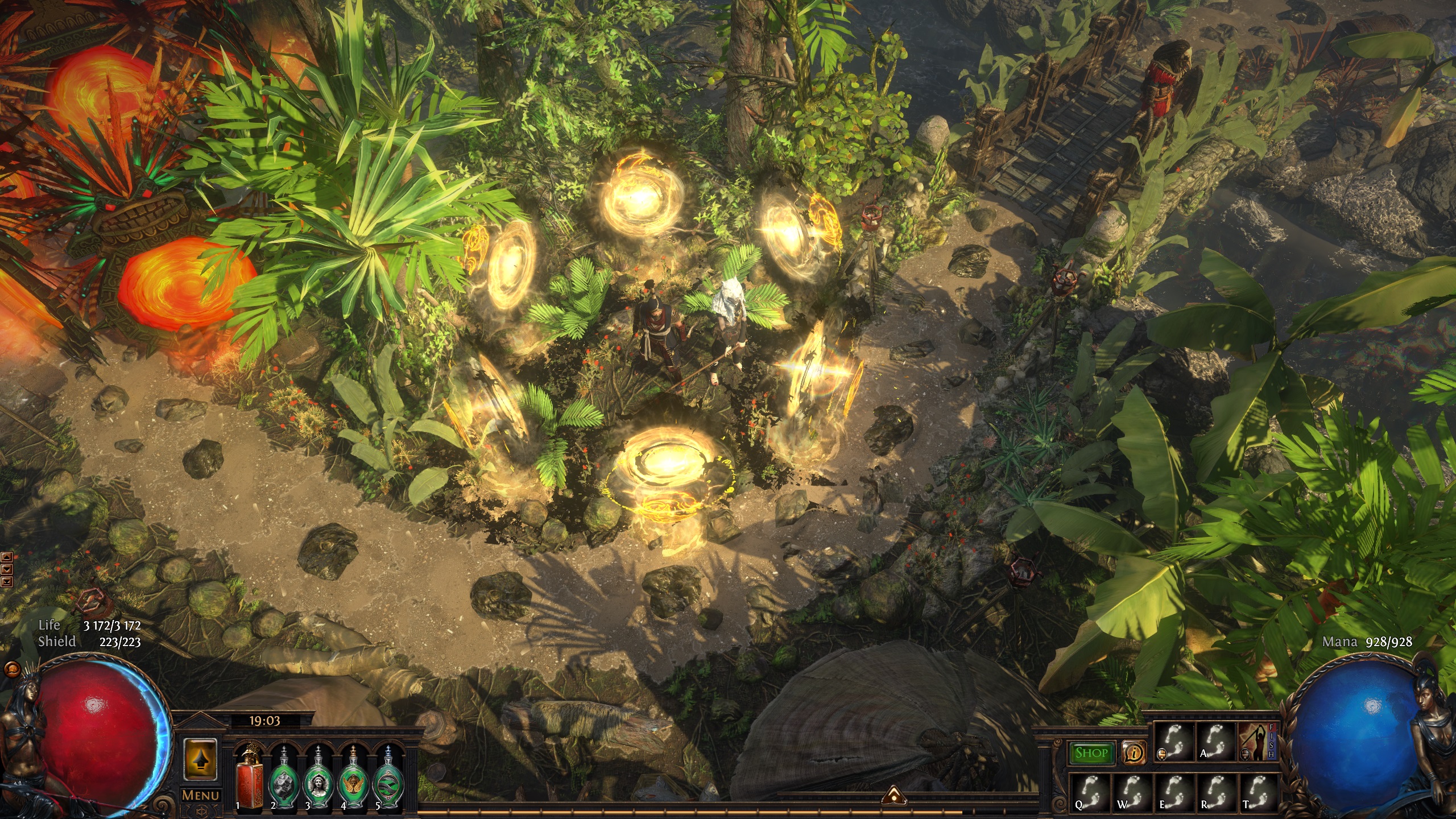1456x819 pixels.
Task: Select the Fish skill slot
Action: pos(1258,742)
